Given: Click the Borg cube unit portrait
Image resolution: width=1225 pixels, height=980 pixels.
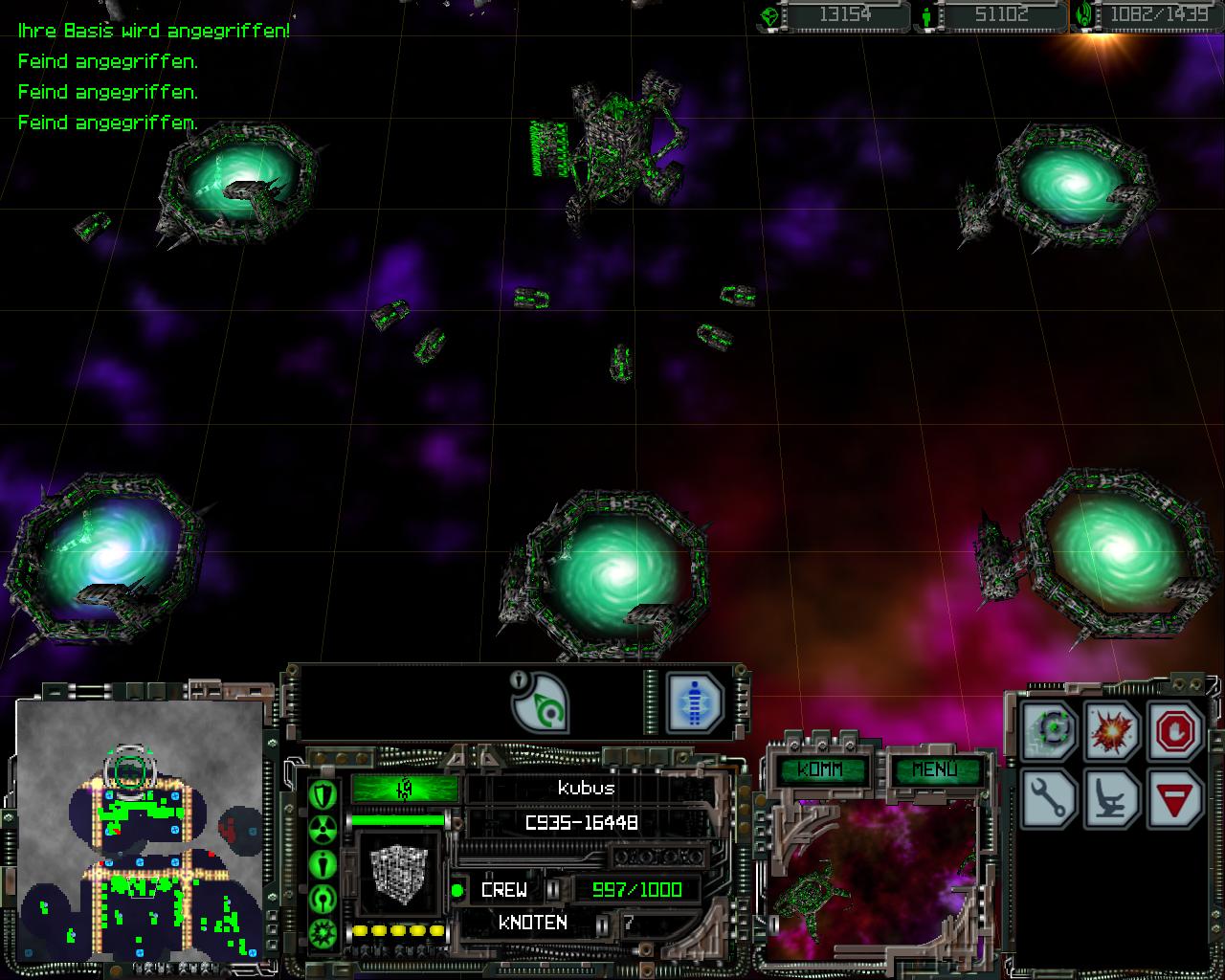Looking at the screenshot, I should tap(395, 874).
